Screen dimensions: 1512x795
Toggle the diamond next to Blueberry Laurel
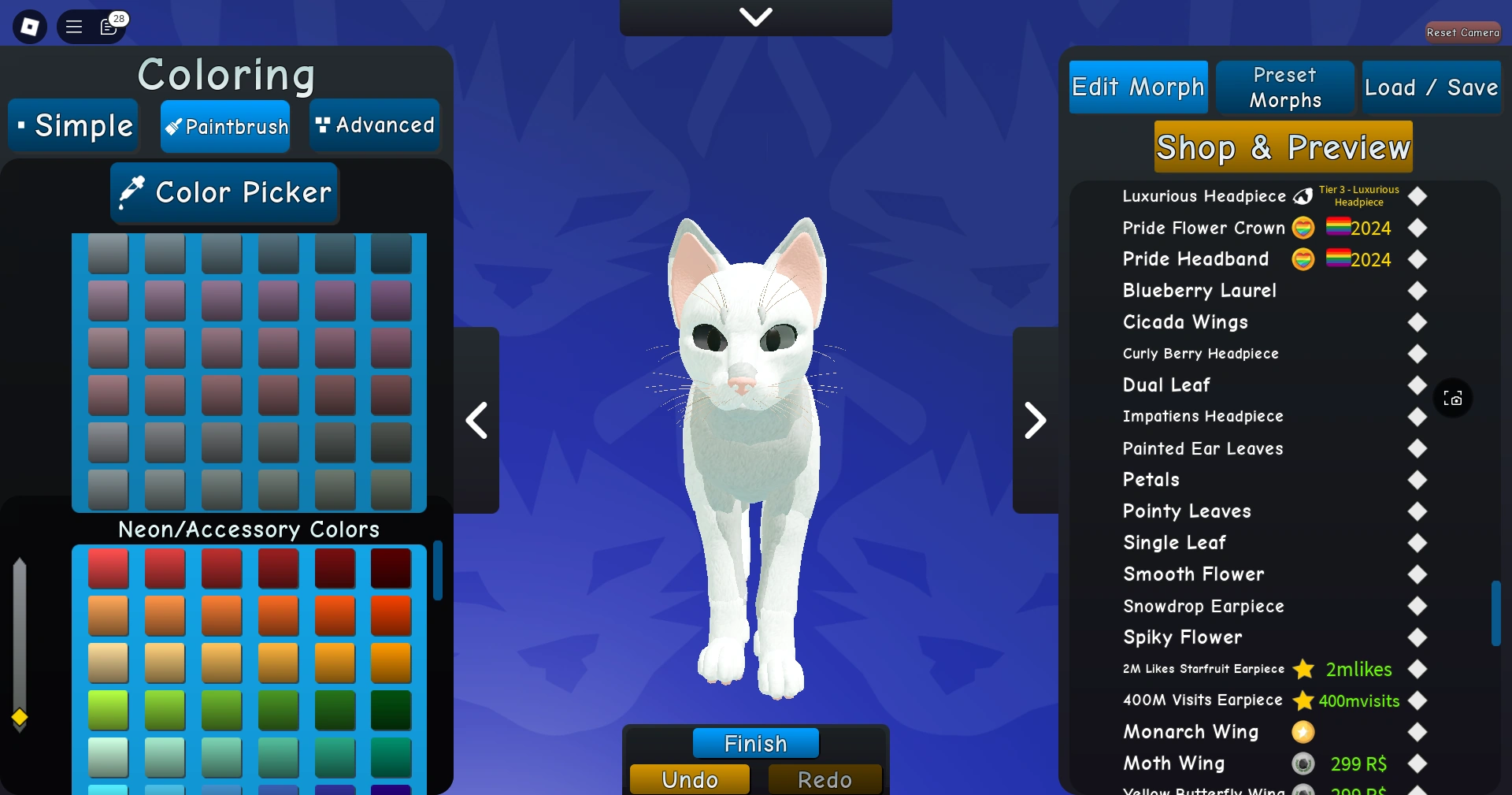tap(1417, 292)
